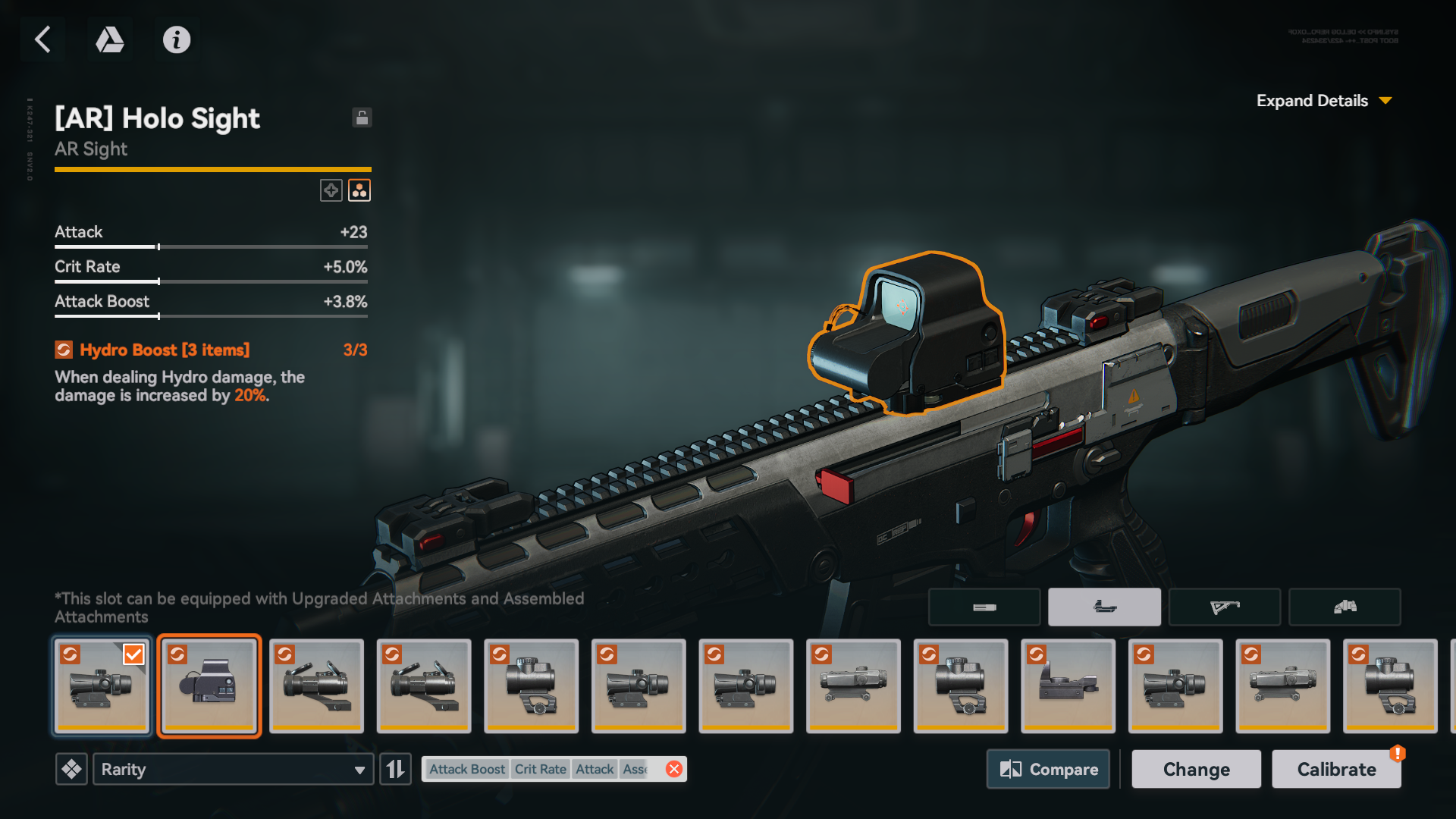The height and width of the screenshot is (819, 1456).
Task: Open the Rarity sort dropdown
Action: pos(233,769)
